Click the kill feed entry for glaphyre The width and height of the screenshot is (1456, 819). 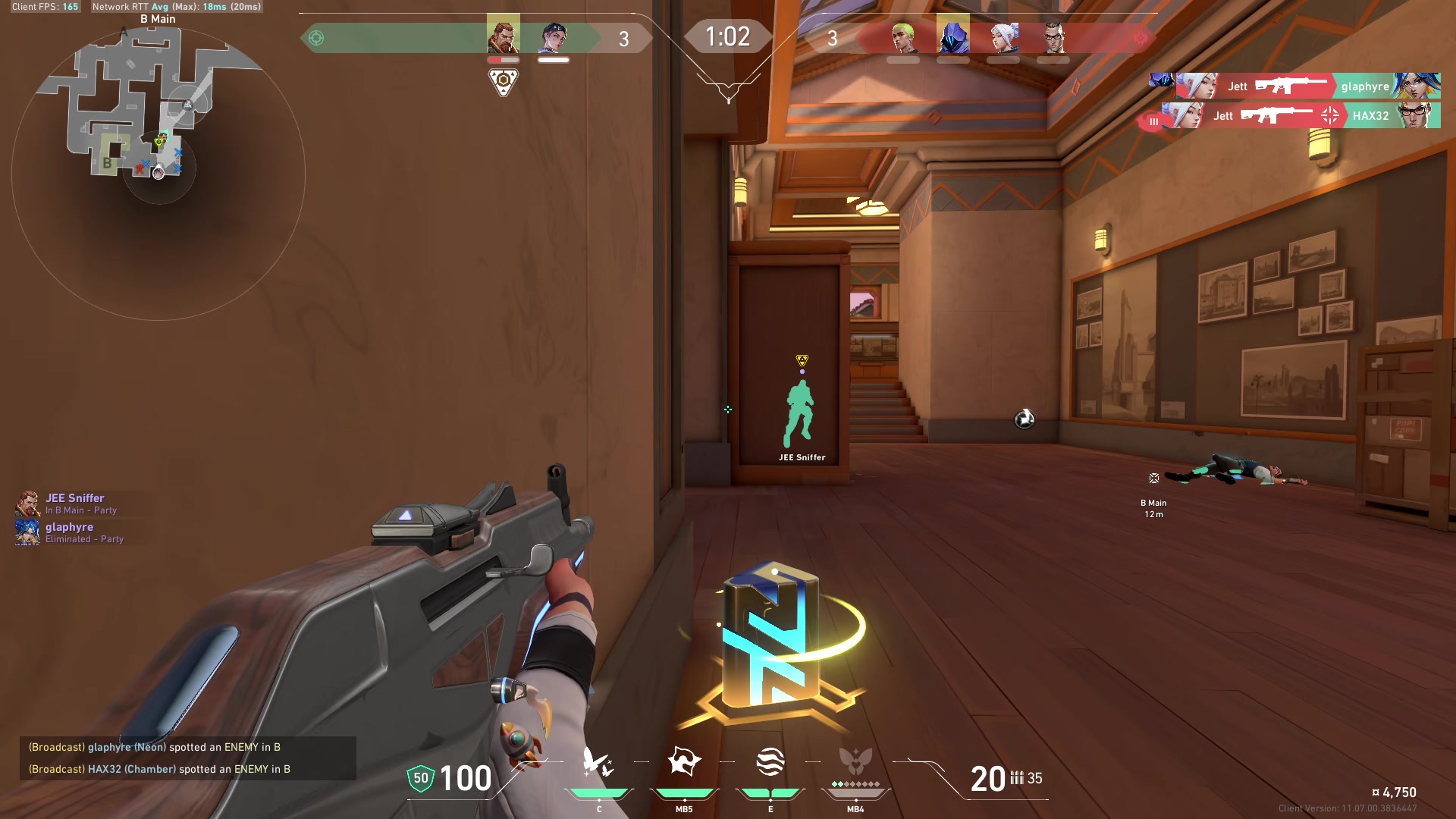point(1295,86)
